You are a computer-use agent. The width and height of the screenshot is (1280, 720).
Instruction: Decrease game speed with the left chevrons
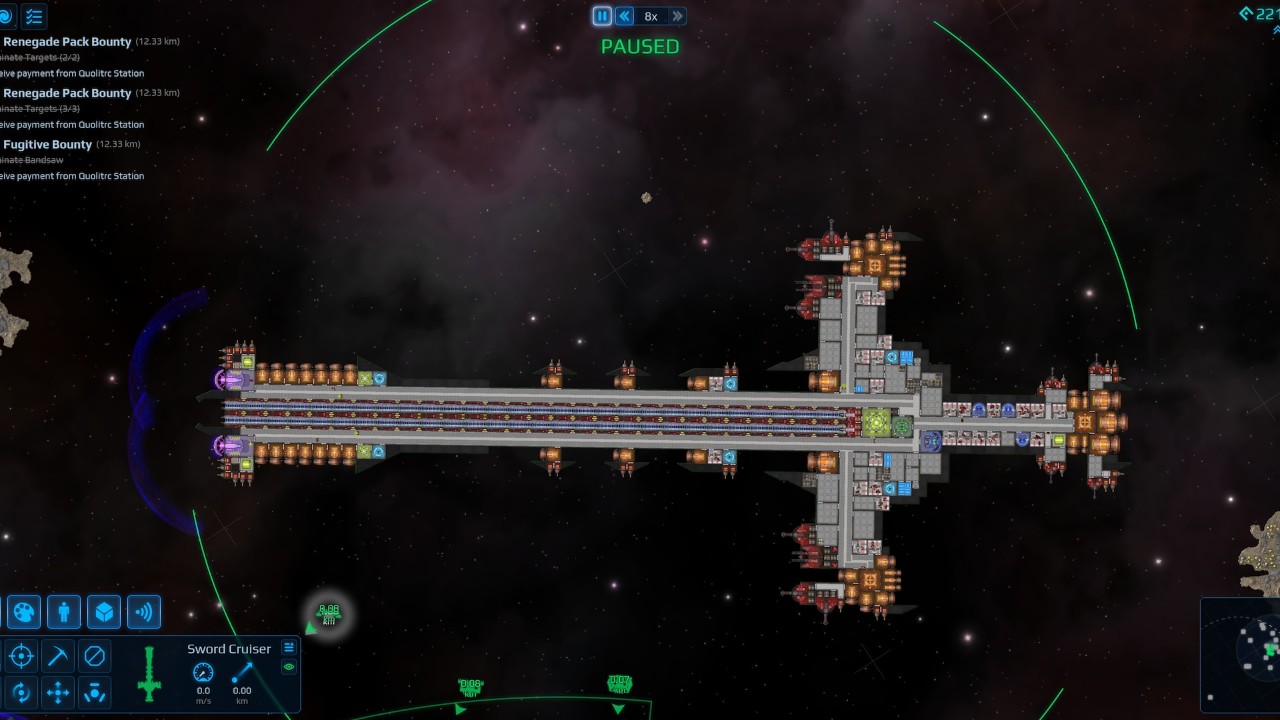point(623,15)
